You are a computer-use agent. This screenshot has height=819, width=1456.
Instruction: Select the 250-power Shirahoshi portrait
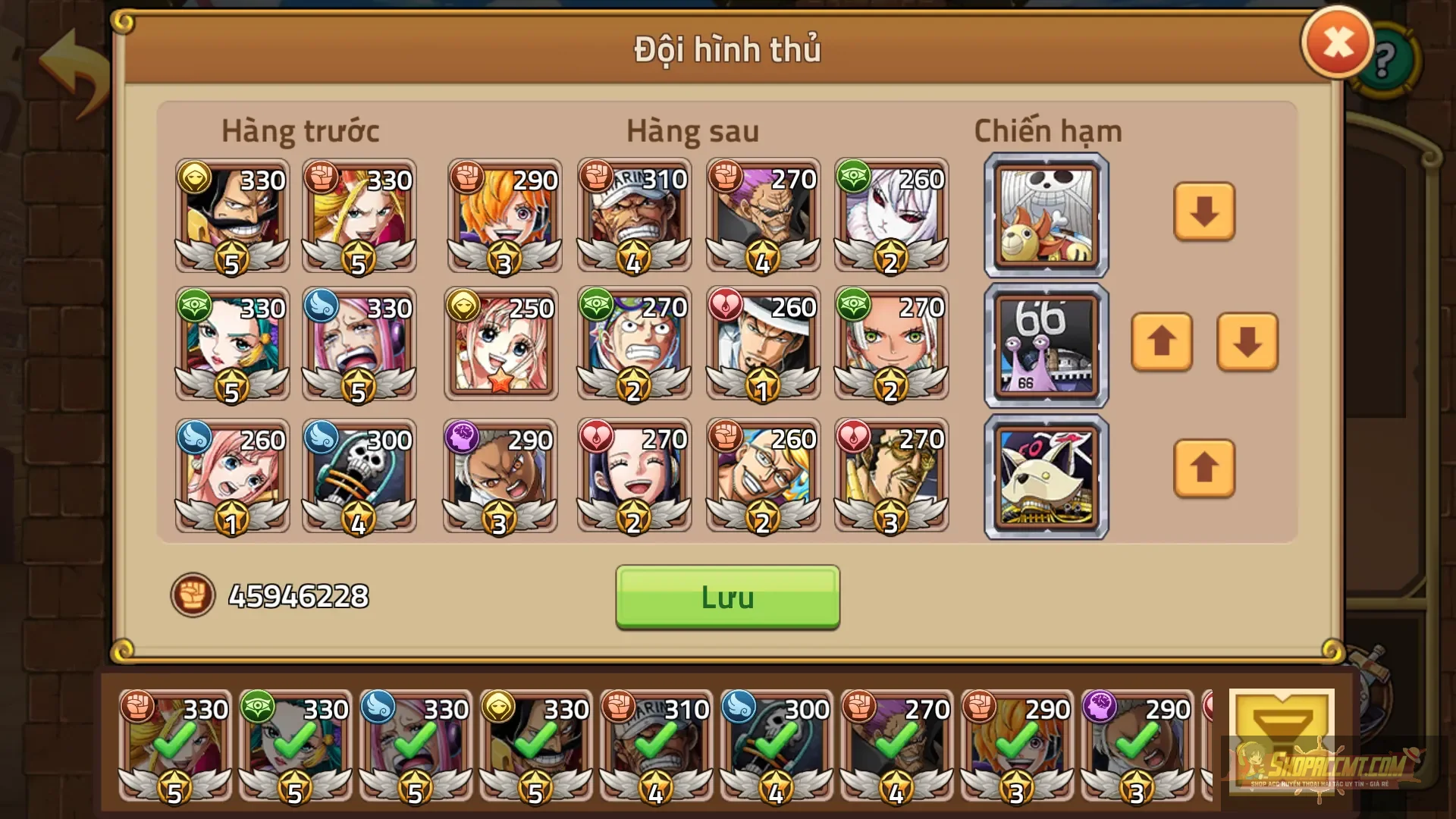coord(502,345)
